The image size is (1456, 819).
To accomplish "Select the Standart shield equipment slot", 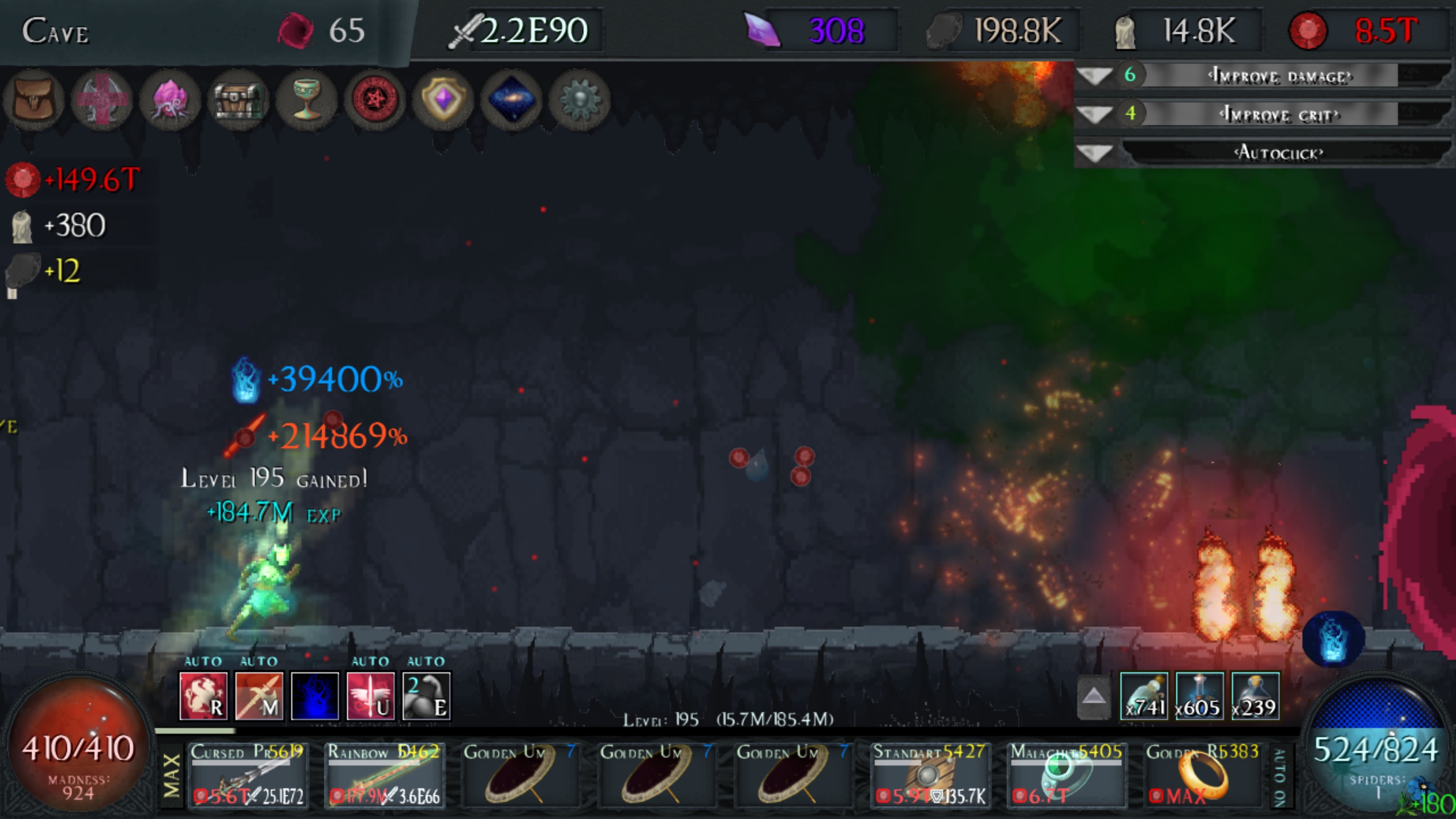I will pyautogui.click(x=930, y=775).
